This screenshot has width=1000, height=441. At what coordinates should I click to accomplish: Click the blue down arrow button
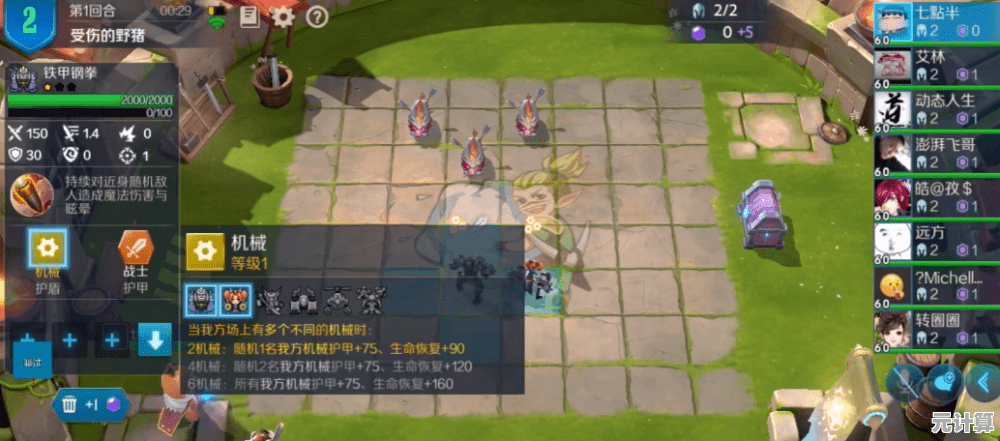[155, 340]
